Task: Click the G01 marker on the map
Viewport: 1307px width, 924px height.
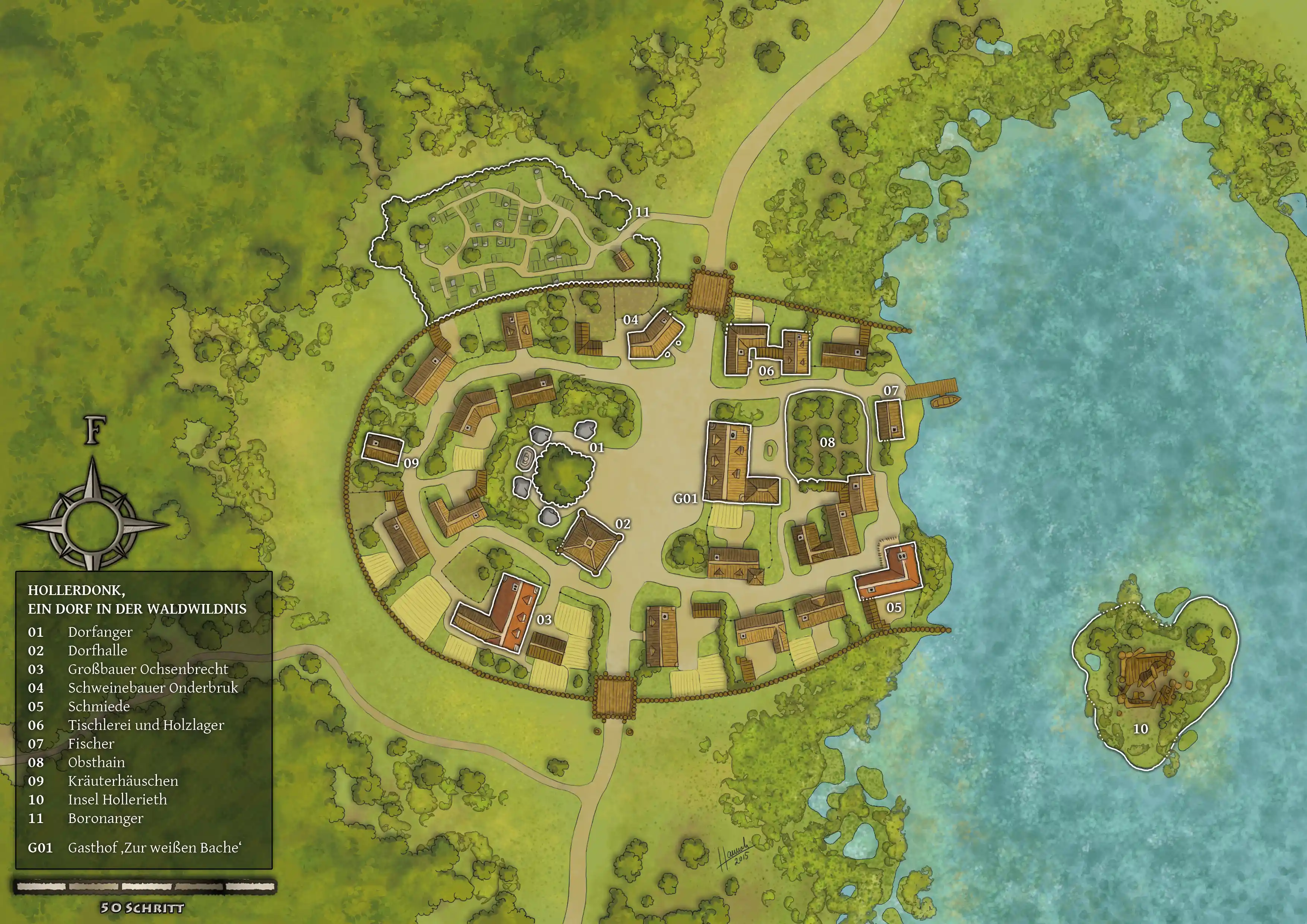Action: pos(686,499)
